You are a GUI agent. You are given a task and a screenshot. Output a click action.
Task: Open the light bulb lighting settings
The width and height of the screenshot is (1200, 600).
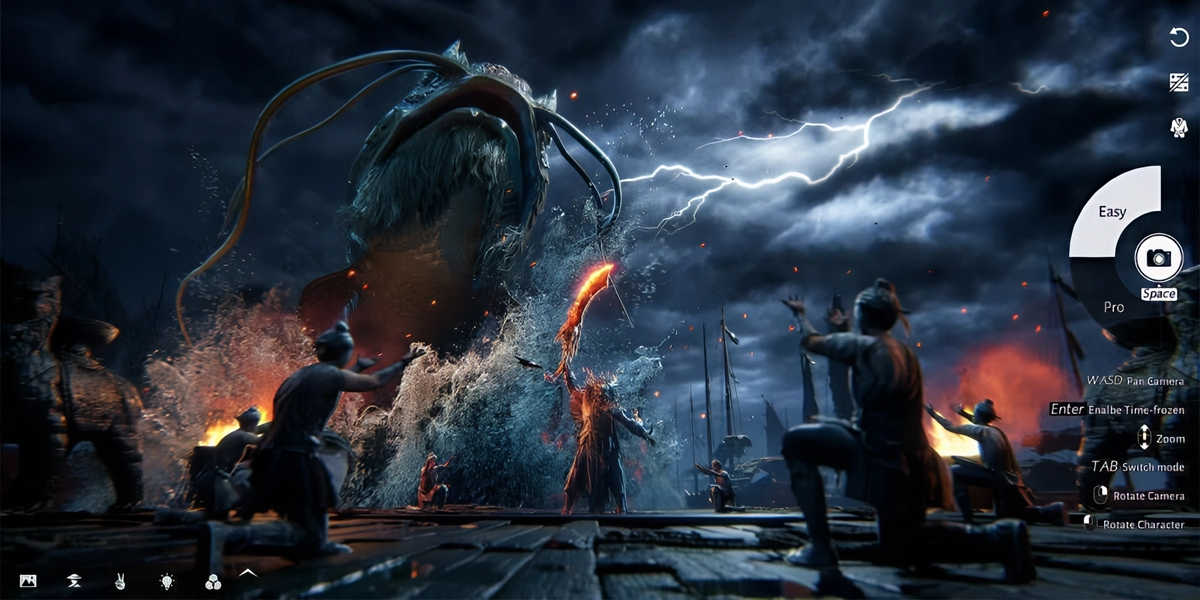tap(166, 581)
